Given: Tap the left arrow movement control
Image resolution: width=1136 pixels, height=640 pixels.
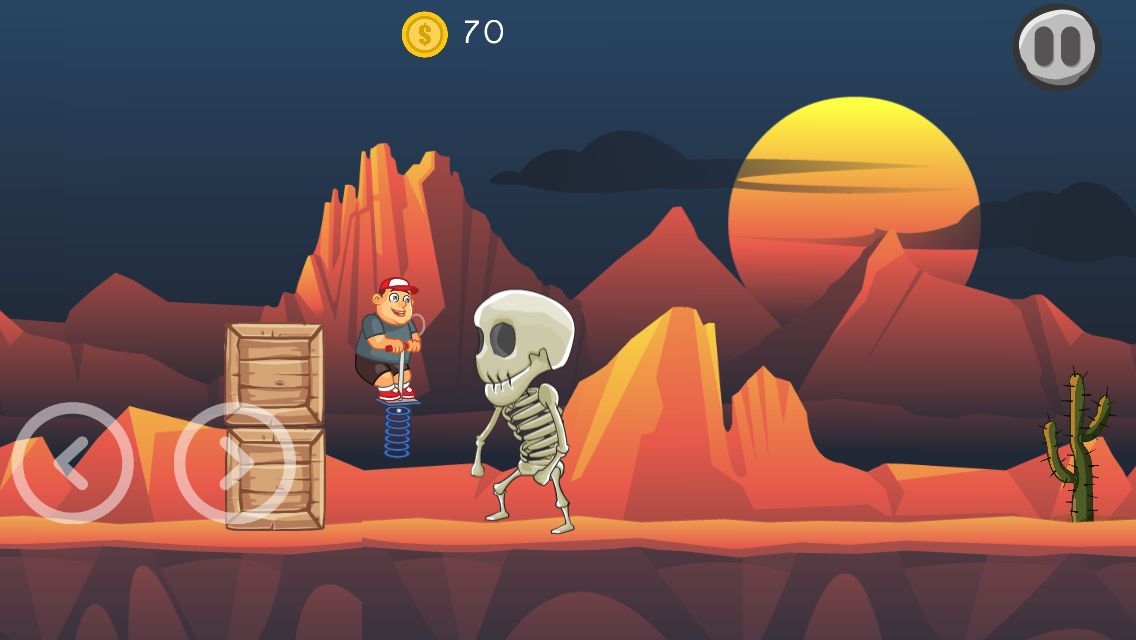Looking at the screenshot, I should pyautogui.click(x=72, y=463).
